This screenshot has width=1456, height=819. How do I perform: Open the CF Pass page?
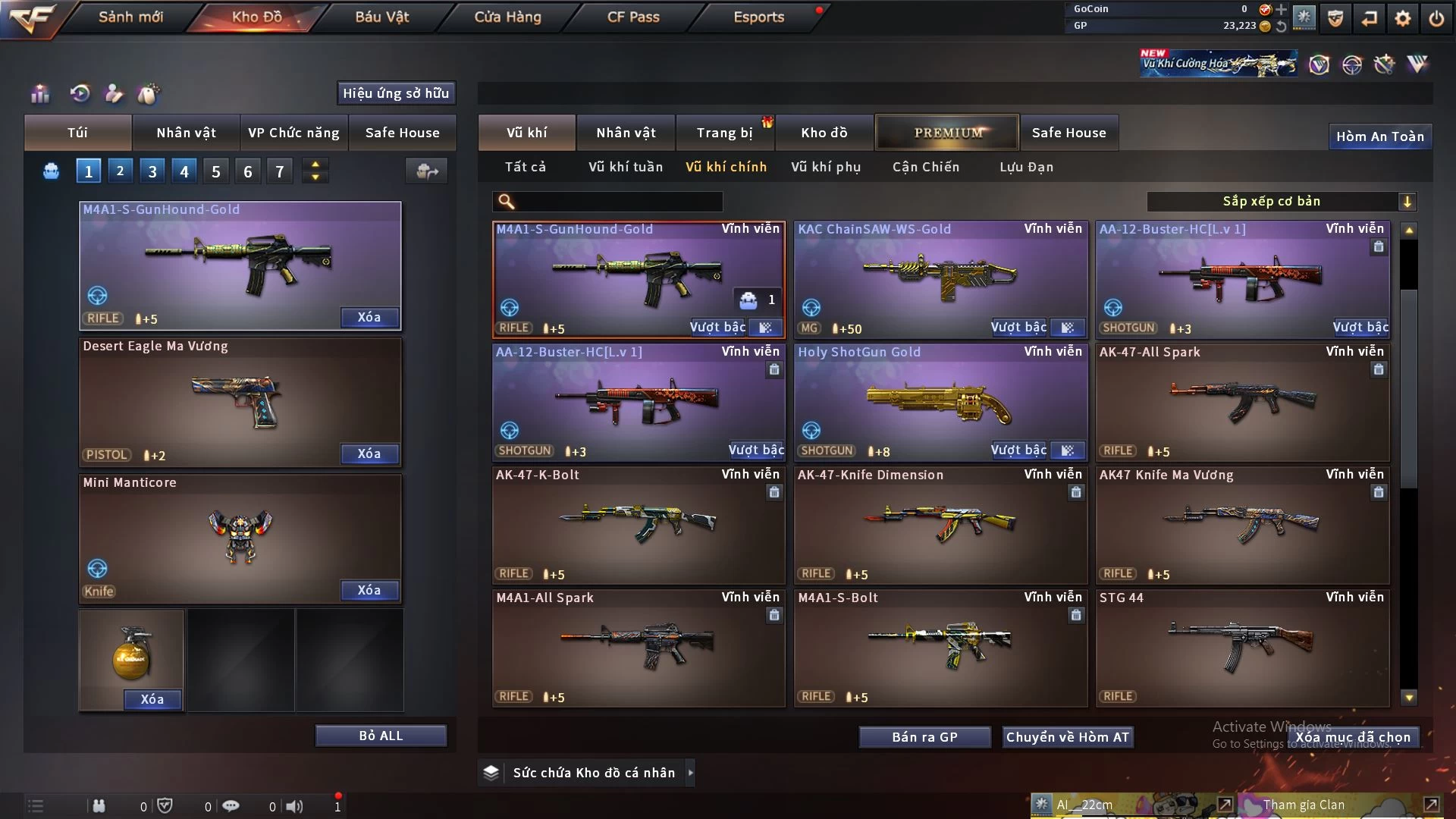click(633, 17)
